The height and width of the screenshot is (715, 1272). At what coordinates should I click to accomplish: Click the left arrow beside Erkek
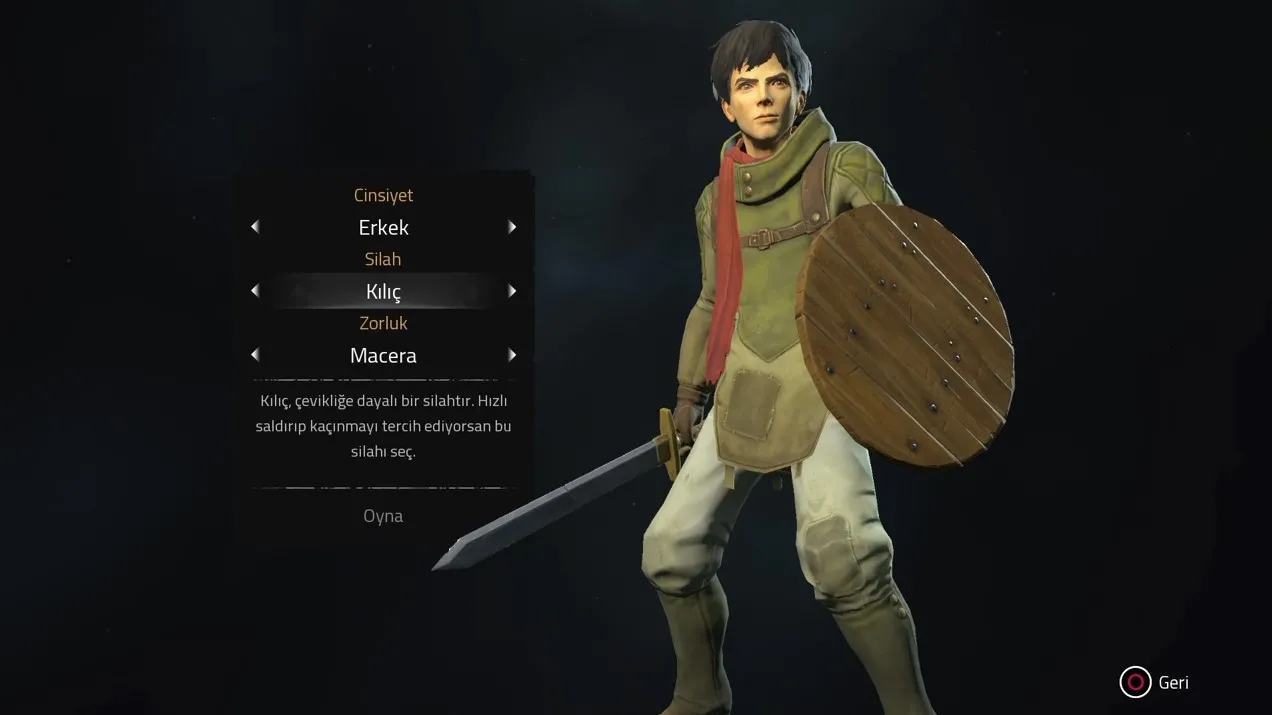[255, 227]
